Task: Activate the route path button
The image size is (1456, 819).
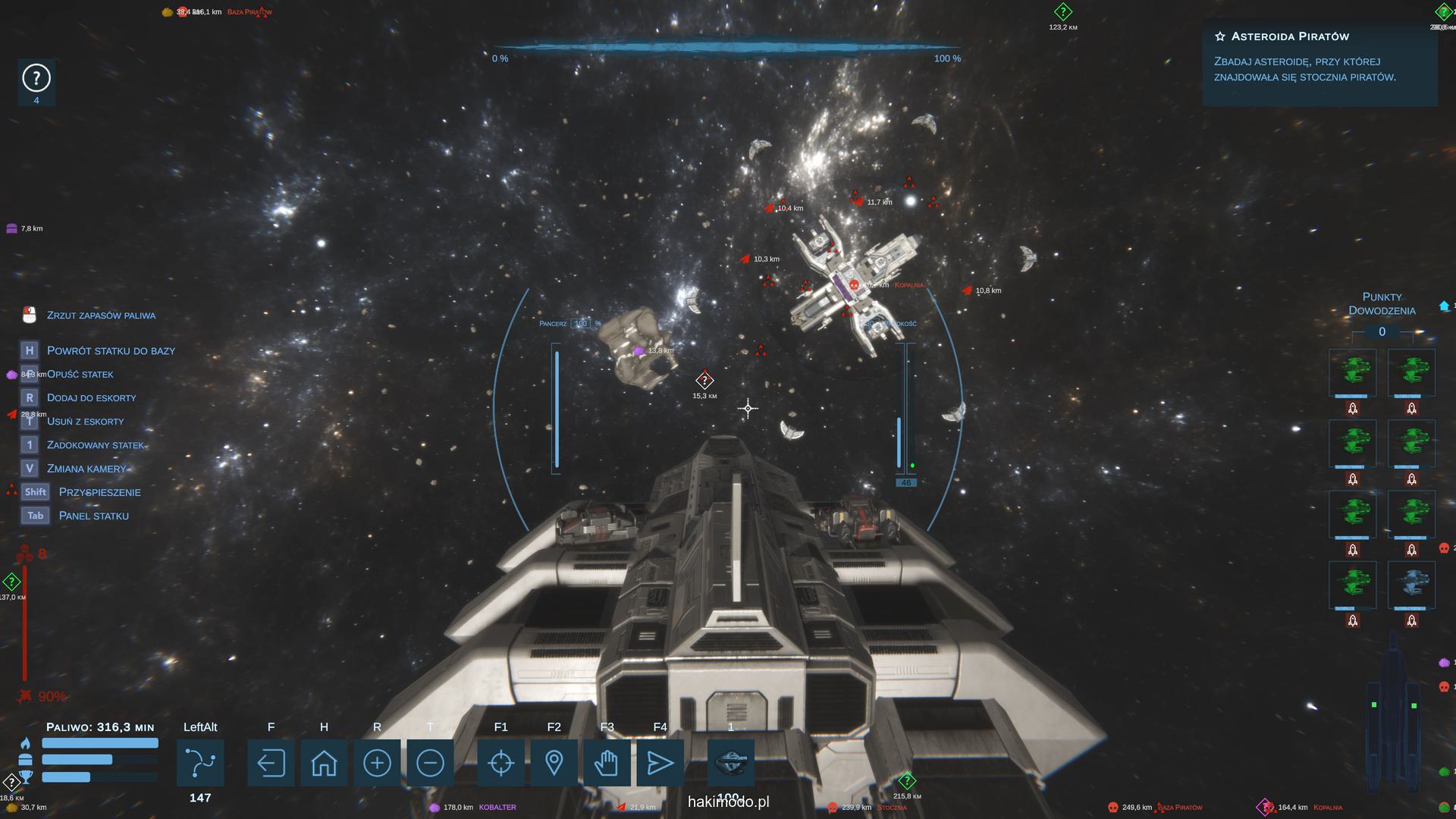Action: [x=200, y=763]
